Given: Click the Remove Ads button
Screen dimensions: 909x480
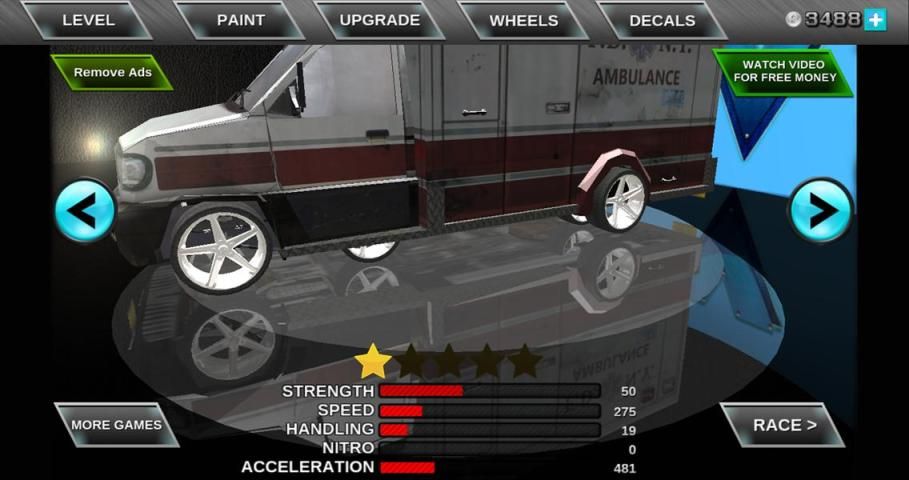Looking at the screenshot, I should [113, 72].
